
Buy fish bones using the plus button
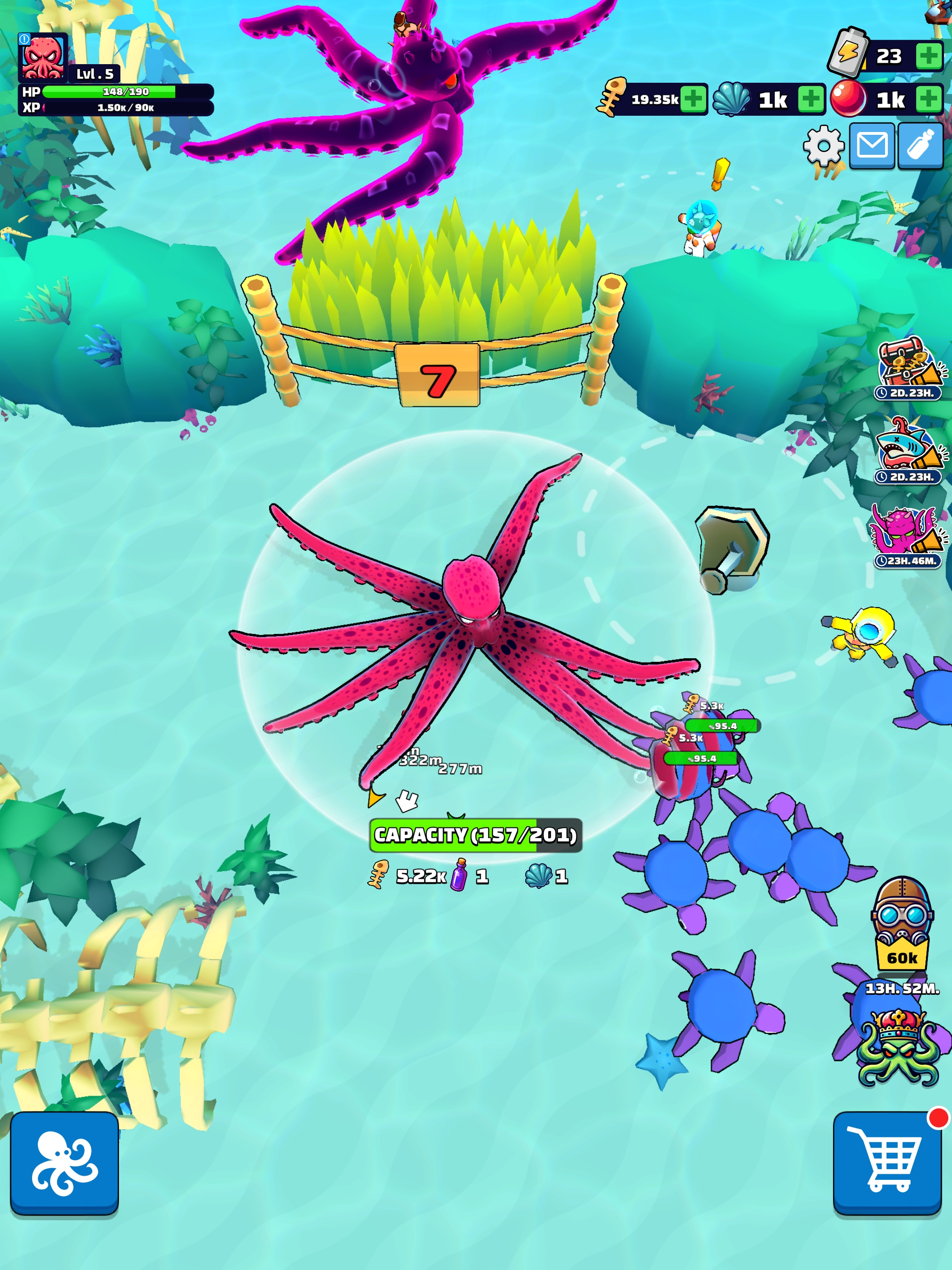click(693, 99)
